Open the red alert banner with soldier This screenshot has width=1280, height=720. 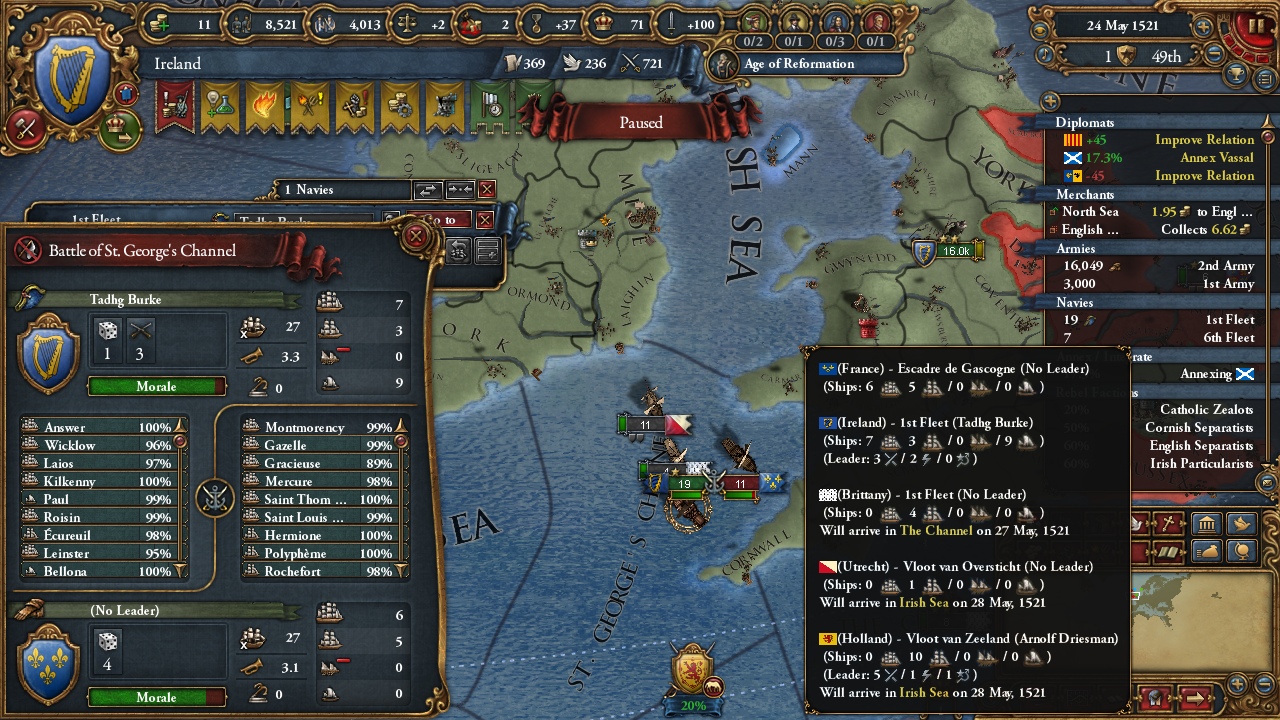tap(176, 107)
